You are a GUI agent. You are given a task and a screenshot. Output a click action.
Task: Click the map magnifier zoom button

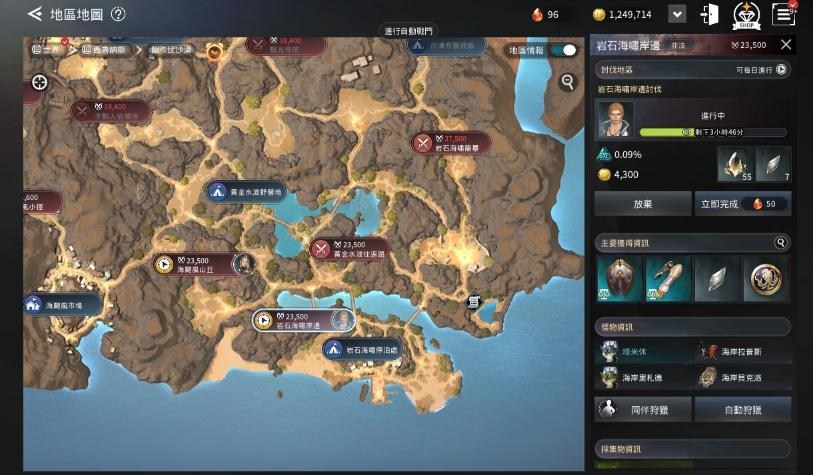pyautogui.click(x=568, y=82)
